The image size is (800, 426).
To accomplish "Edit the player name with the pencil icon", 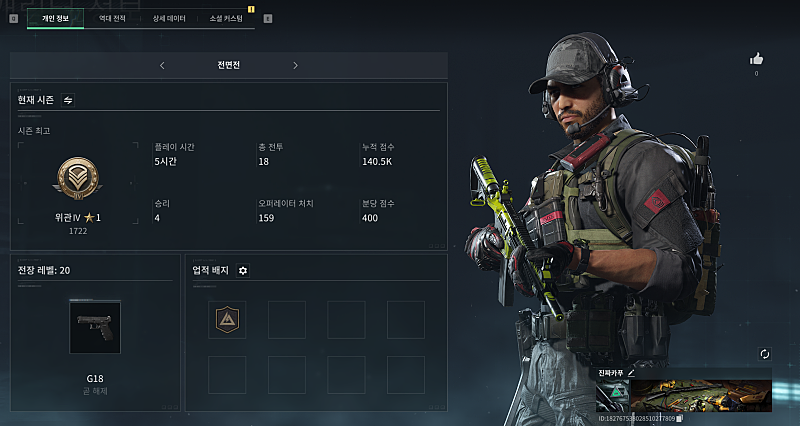I will 631,372.
